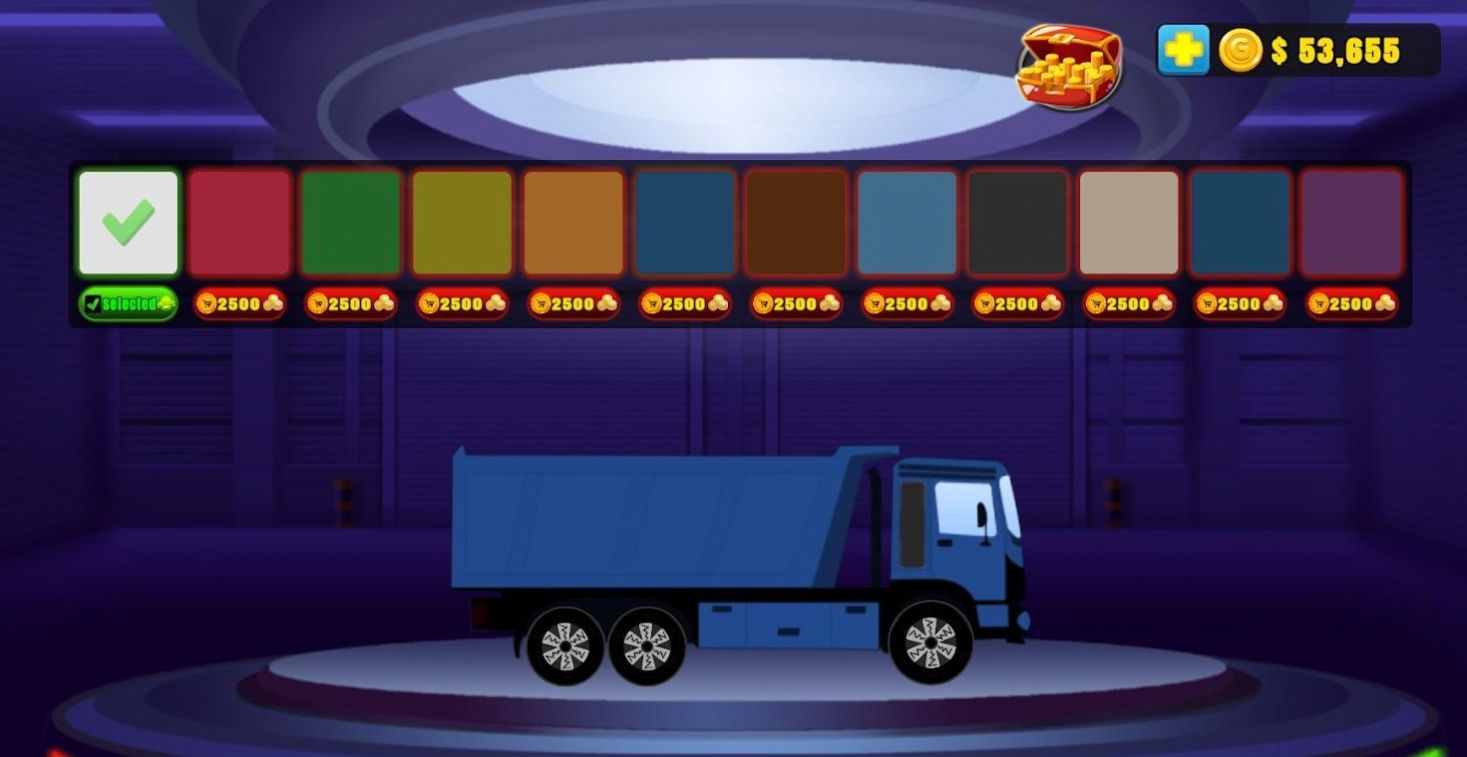Viewport: 1467px width, 757px height.
Task: Click the green Selected badge
Action: pos(127,303)
